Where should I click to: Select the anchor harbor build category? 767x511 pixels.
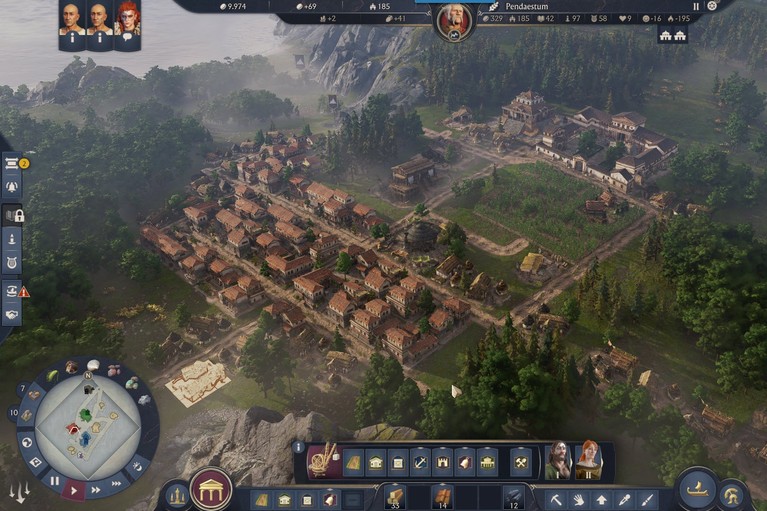420,462
